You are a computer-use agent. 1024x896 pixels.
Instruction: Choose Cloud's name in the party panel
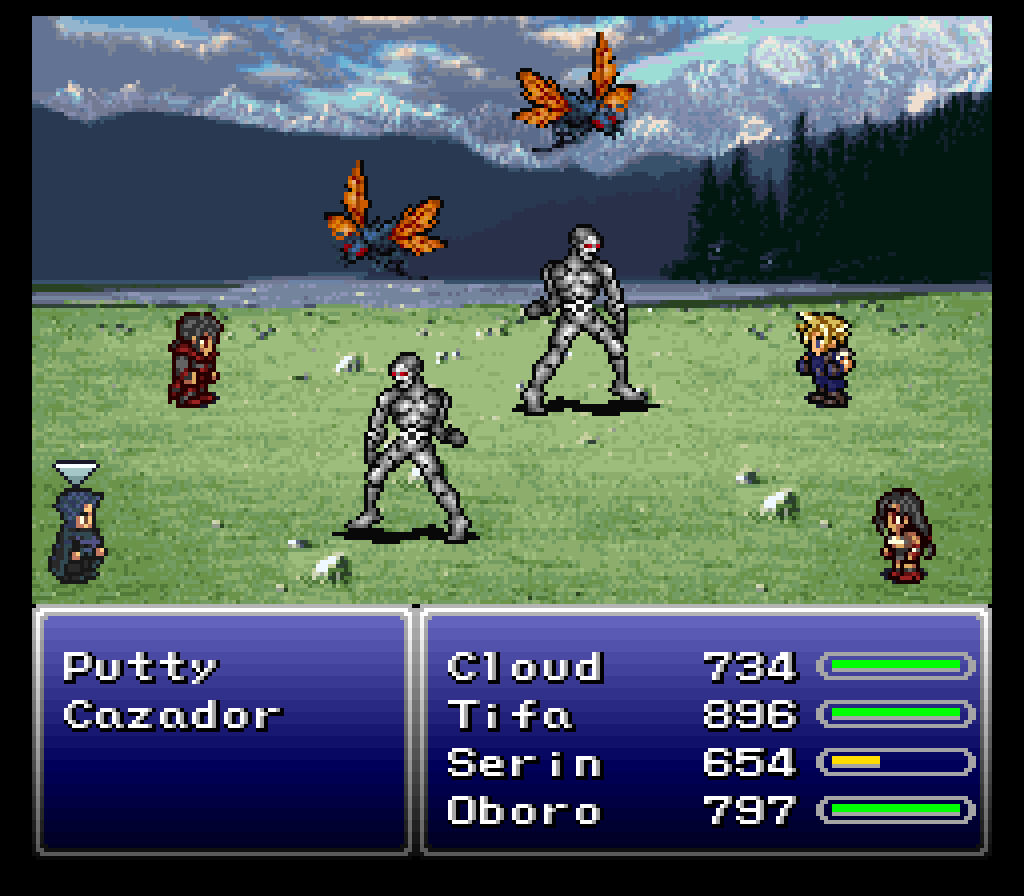click(x=525, y=667)
